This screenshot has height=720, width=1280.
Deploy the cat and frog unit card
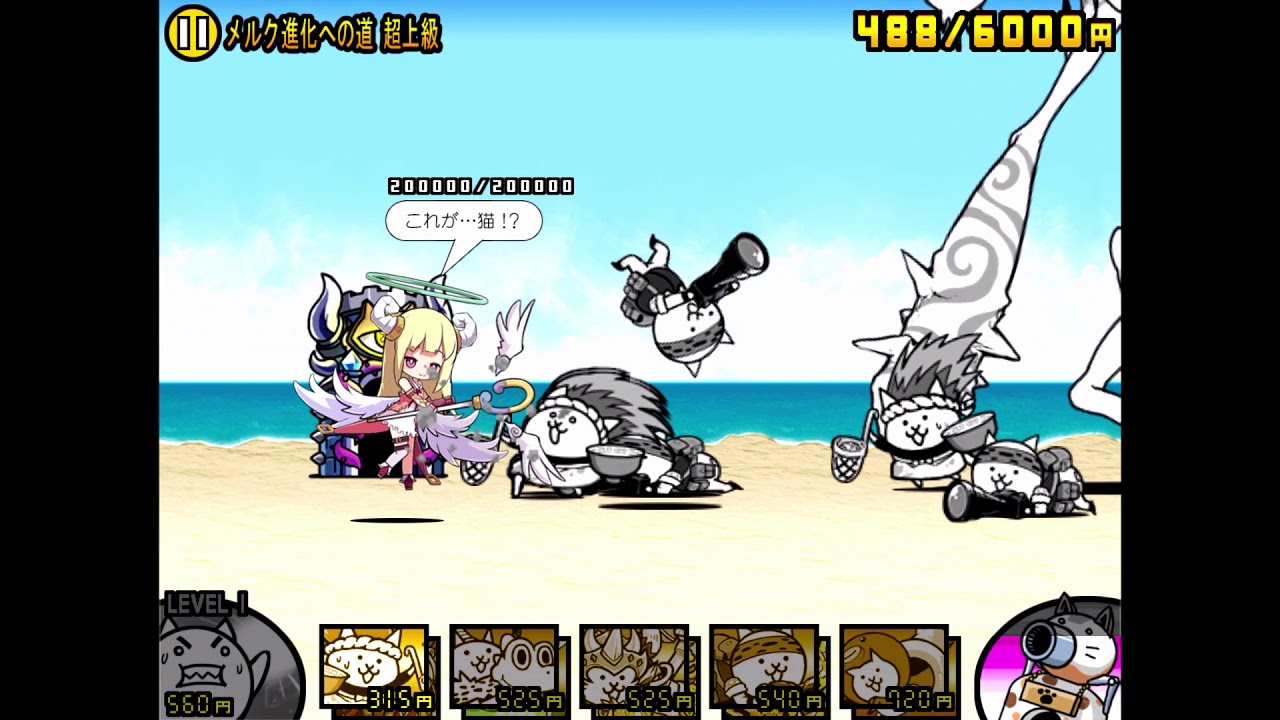point(504,667)
